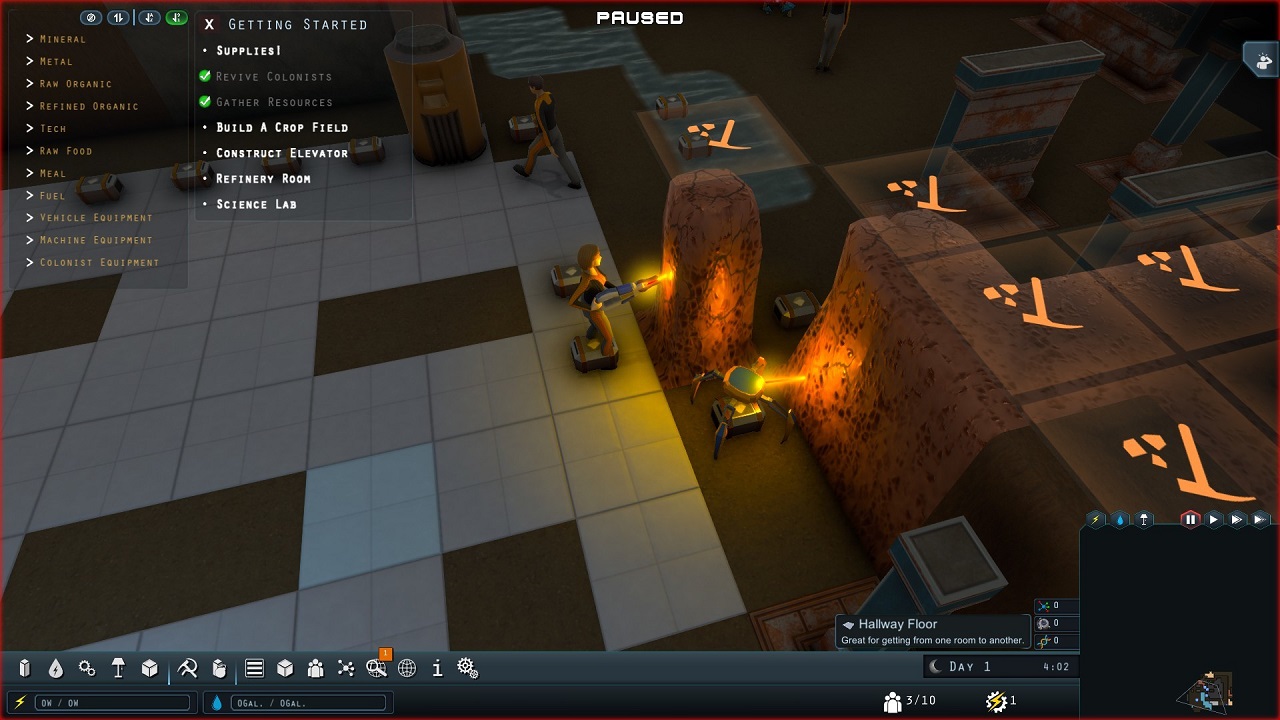The height and width of the screenshot is (720, 1280).
Task: Open the colonists group panel
Action: pos(315,668)
